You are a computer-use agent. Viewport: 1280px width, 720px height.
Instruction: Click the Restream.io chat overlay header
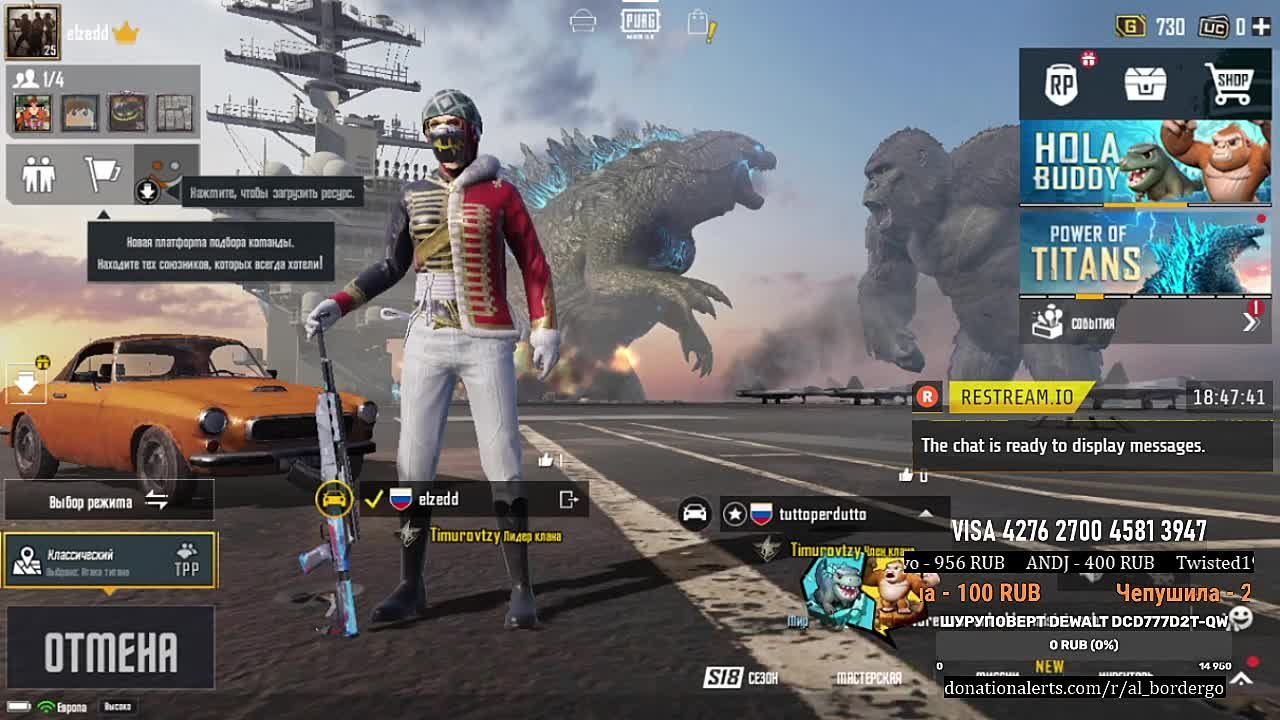point(1018,397)
